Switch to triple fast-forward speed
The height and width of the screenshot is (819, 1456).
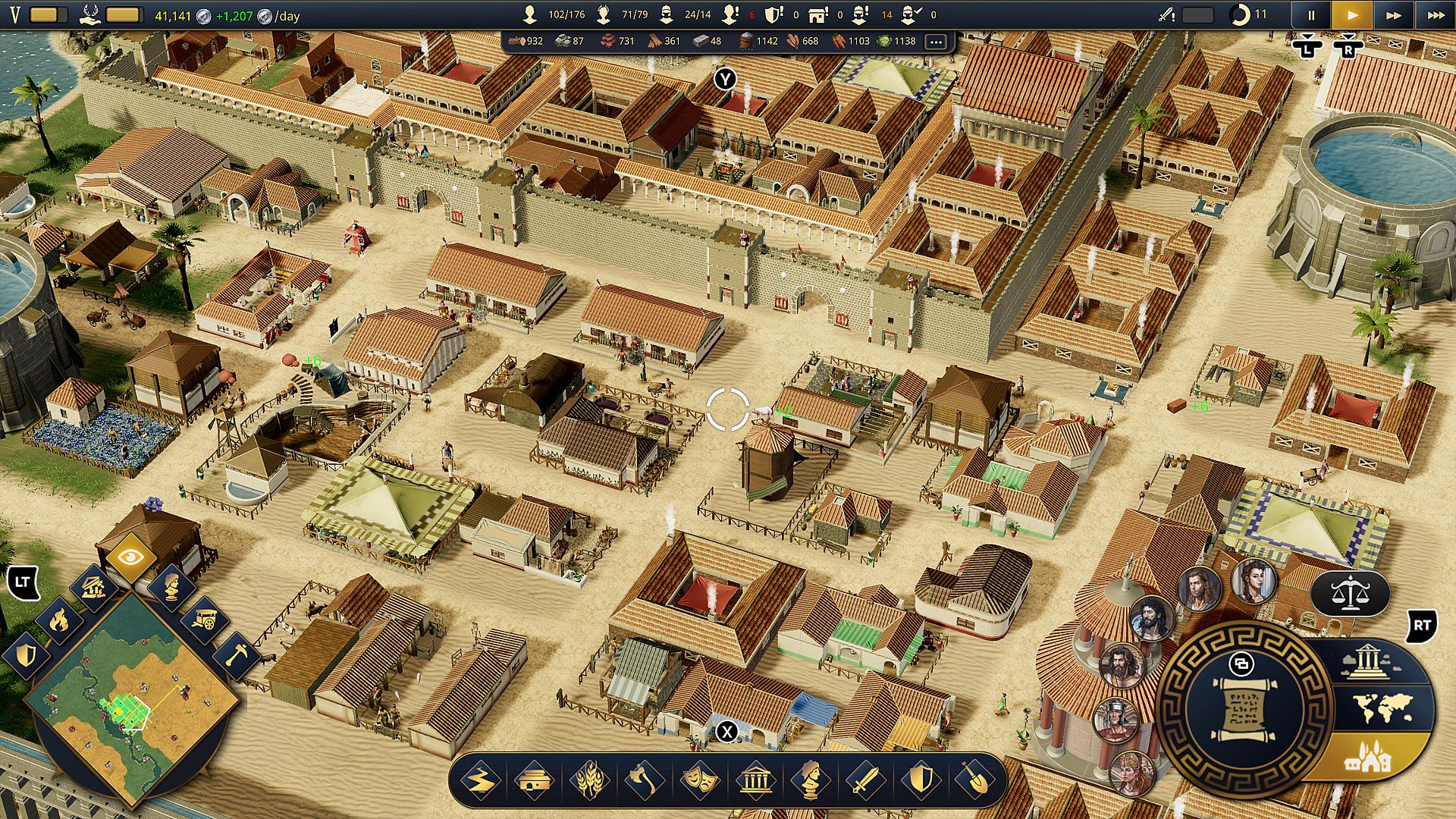pyautogui.click(x=1436, y=14)
